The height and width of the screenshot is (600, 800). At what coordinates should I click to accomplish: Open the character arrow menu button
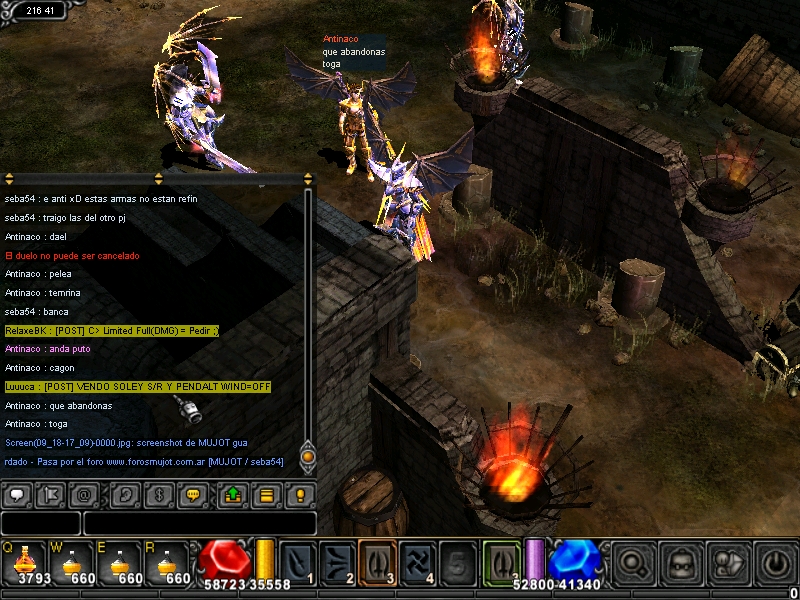pyautogui.click(x=728, y=562)
